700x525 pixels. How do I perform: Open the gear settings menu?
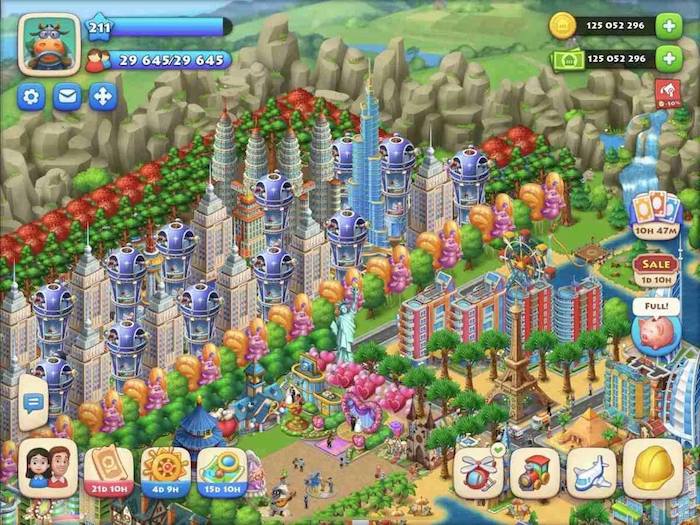click(32, 97)
